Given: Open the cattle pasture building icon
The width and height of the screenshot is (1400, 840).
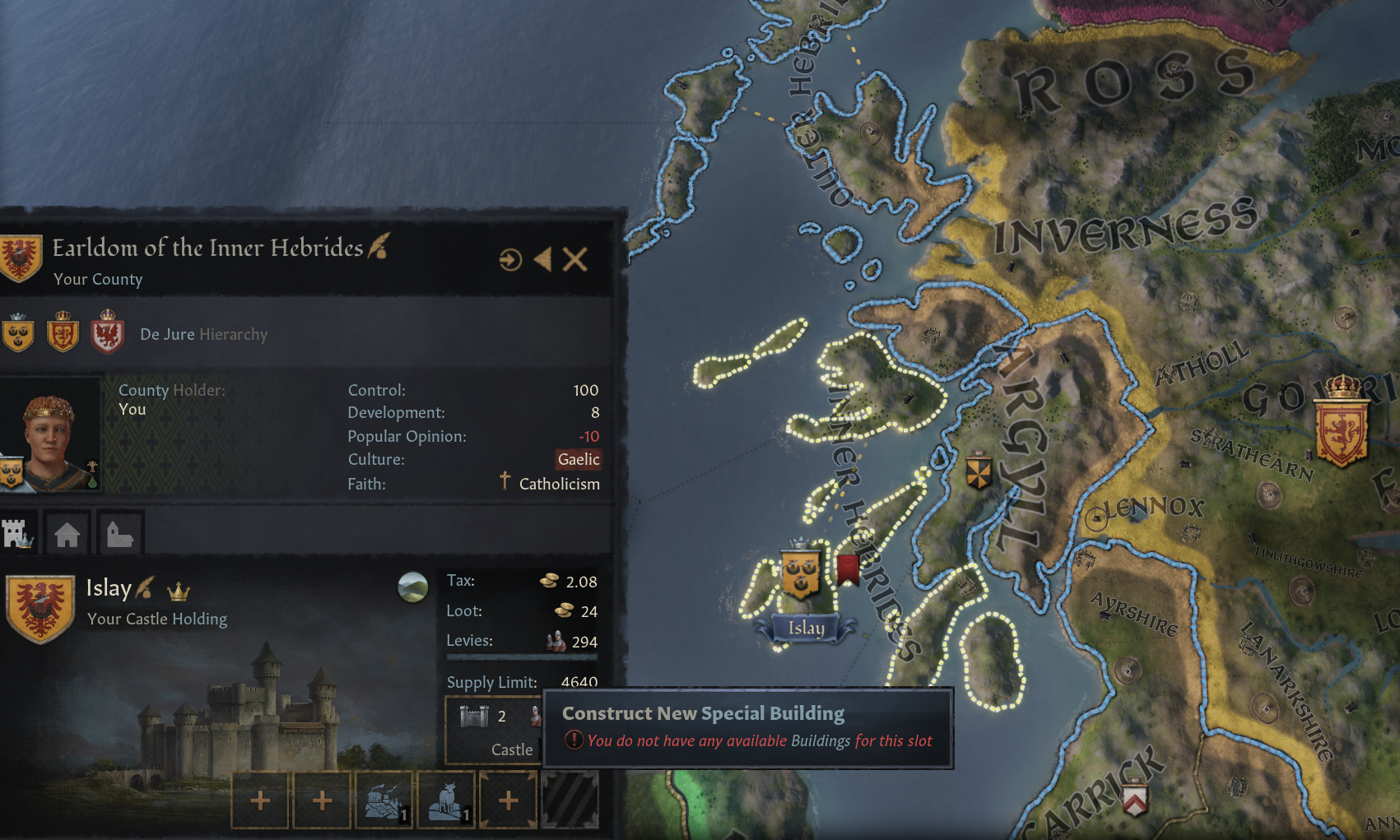Looking at the screenshot, I should pyautogui.click(x=445, y=800).
